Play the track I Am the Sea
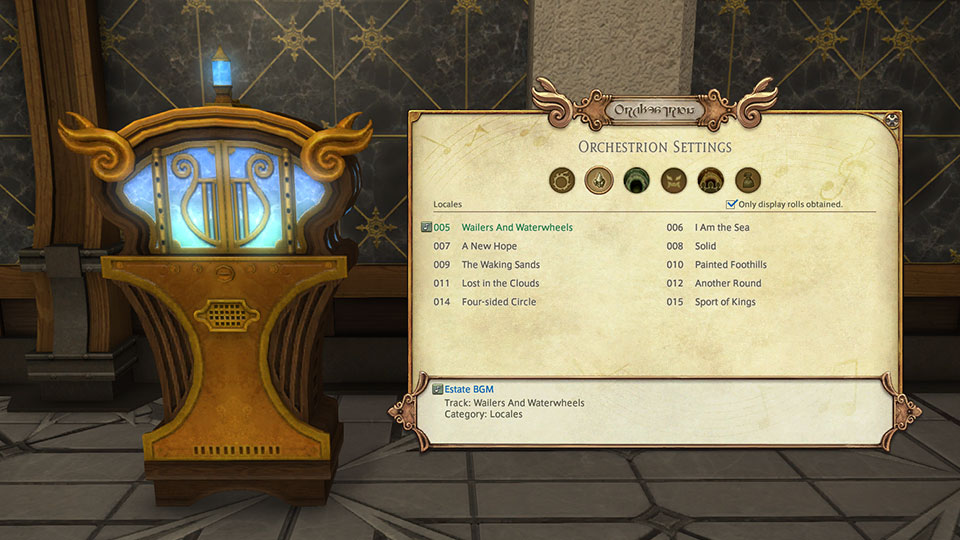This screenshot has height=540, width=960. [721, 228]
